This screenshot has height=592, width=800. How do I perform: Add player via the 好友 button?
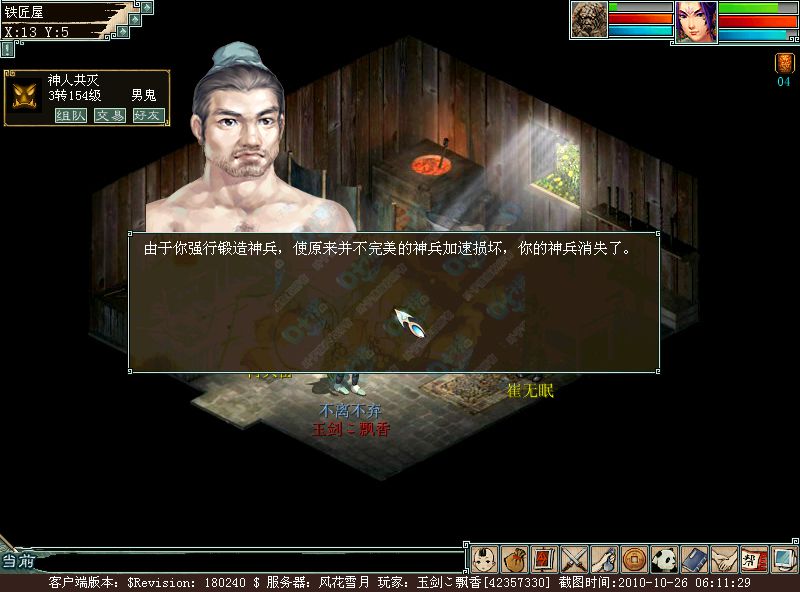point(148,115)
